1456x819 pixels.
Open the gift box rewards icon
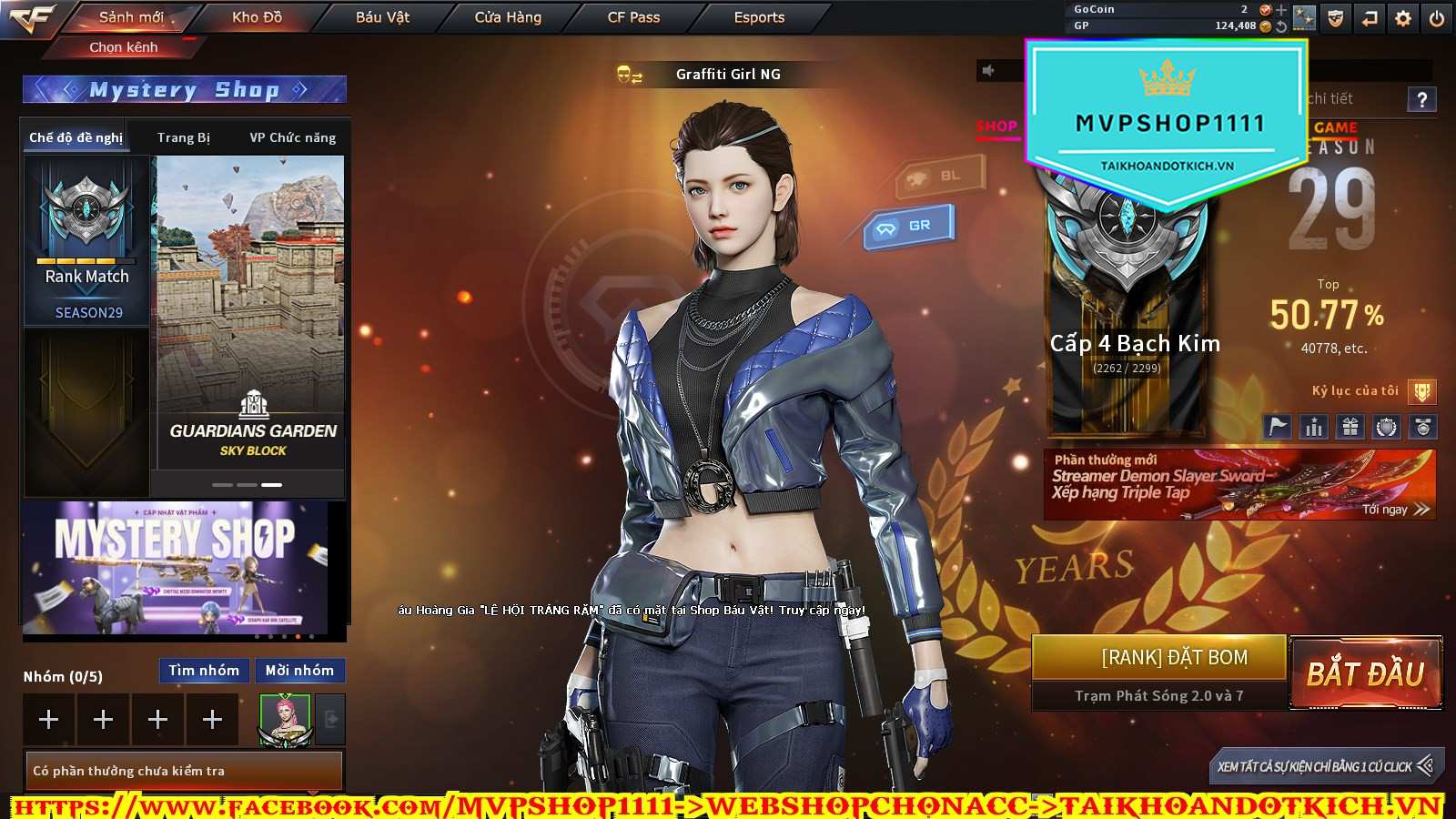click(x=1350, y=426)
